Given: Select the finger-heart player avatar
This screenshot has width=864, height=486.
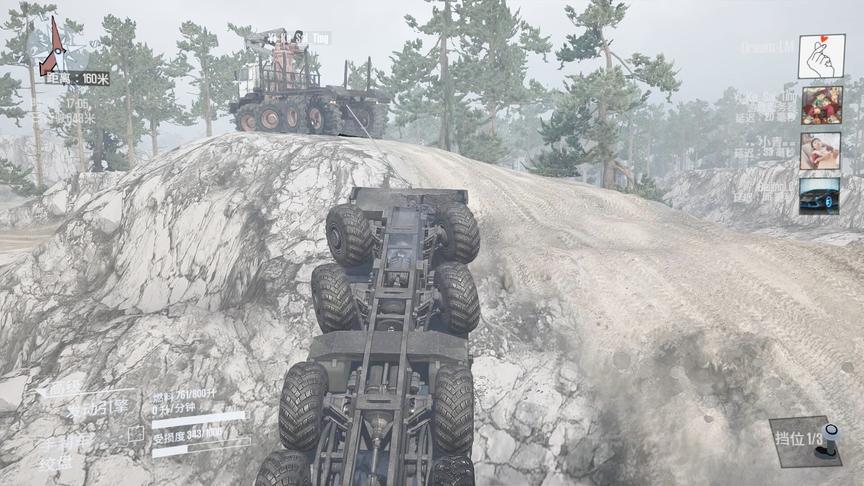Looking at the screenshot, I should (x=820, y=56).
